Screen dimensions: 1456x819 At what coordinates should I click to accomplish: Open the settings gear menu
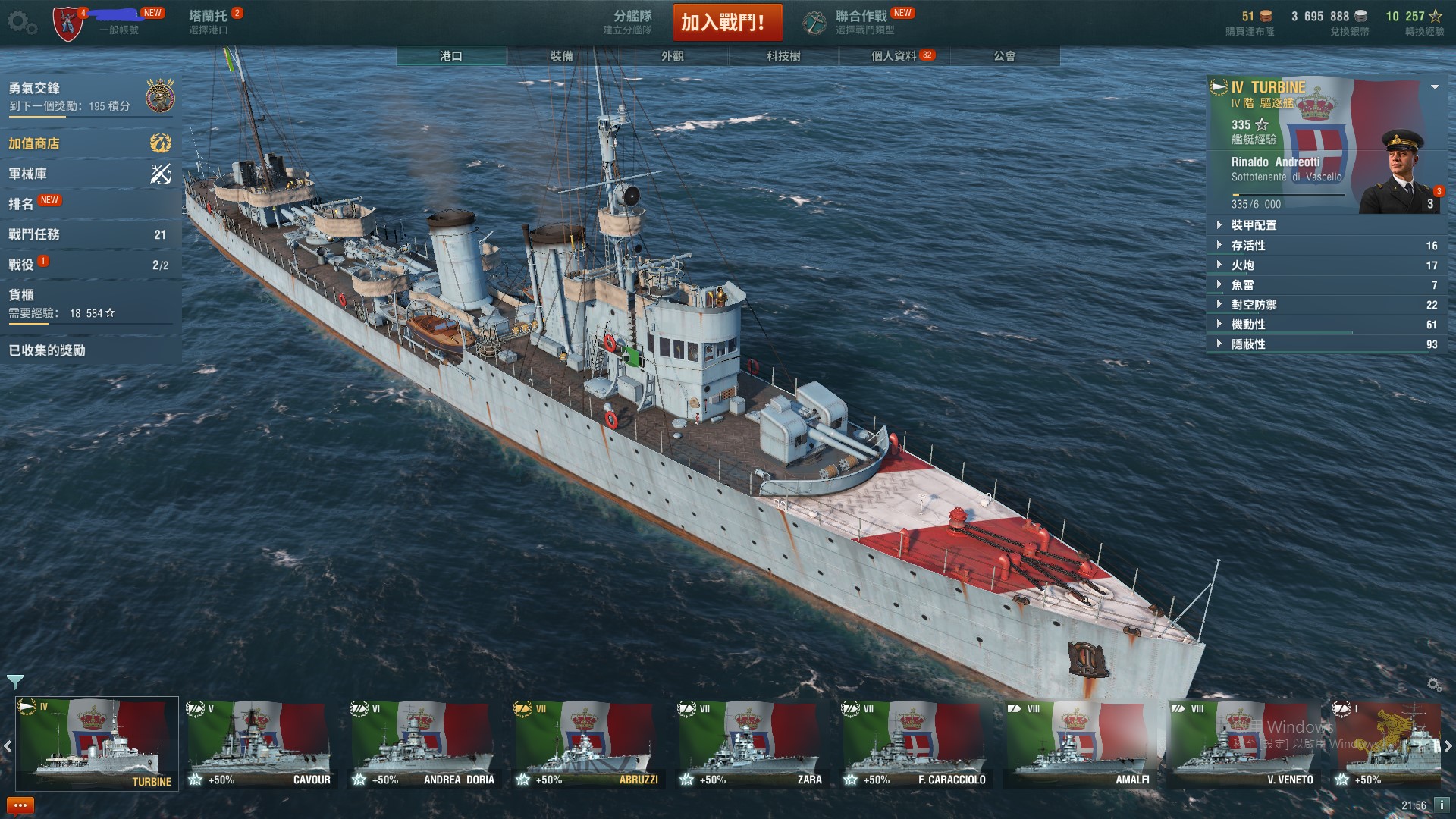(21, 23)
